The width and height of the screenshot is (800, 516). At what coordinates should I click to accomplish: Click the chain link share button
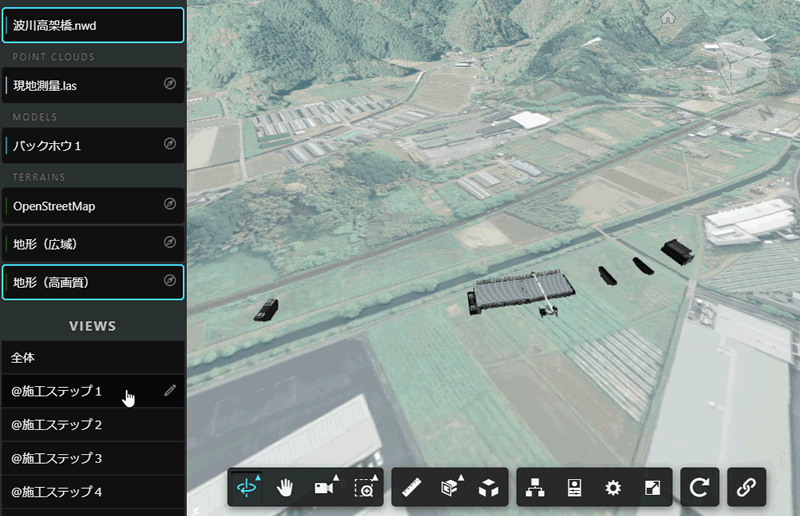coord(746,487)
